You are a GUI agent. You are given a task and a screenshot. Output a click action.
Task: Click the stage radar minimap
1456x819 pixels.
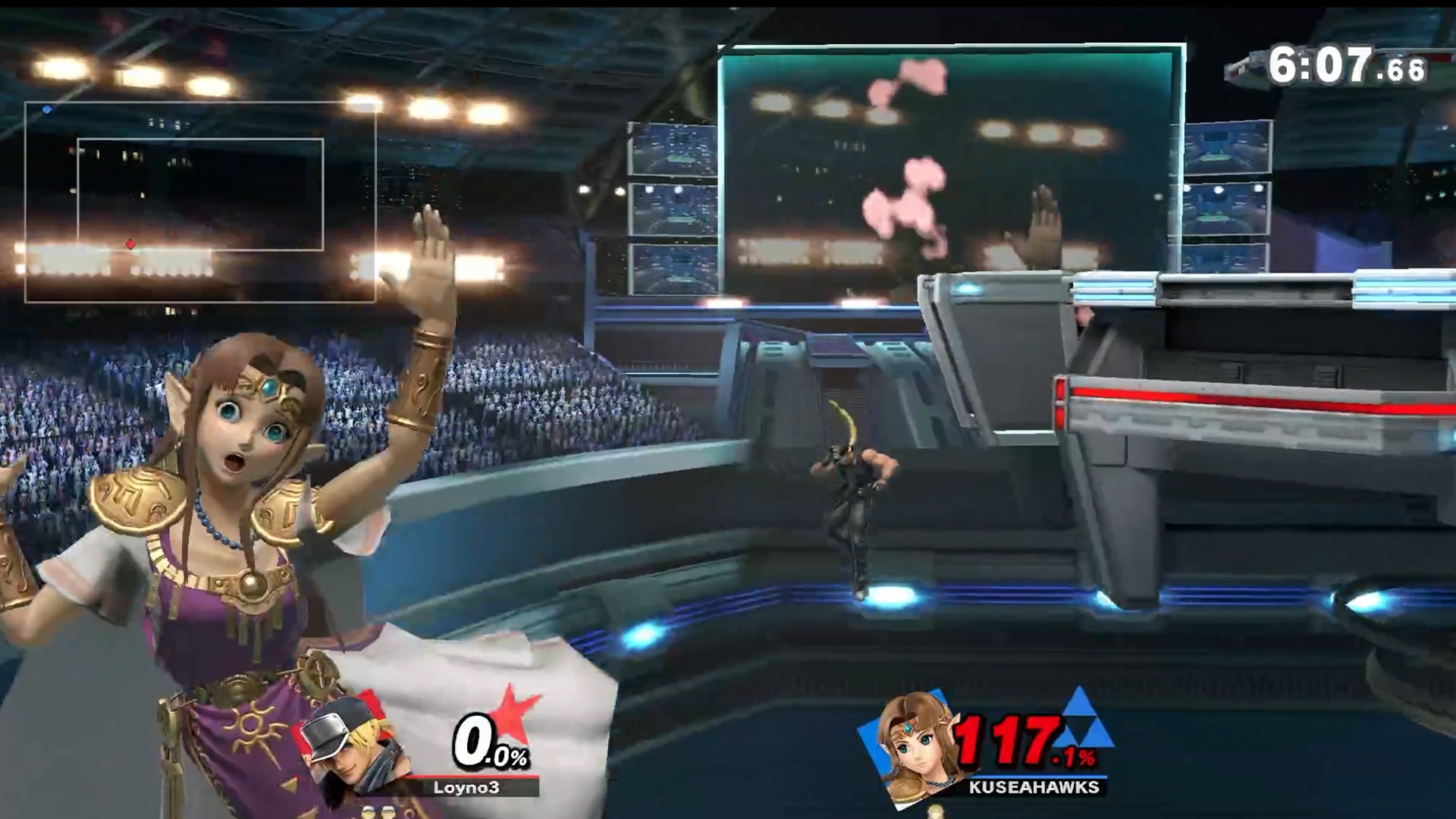(200, 202)
